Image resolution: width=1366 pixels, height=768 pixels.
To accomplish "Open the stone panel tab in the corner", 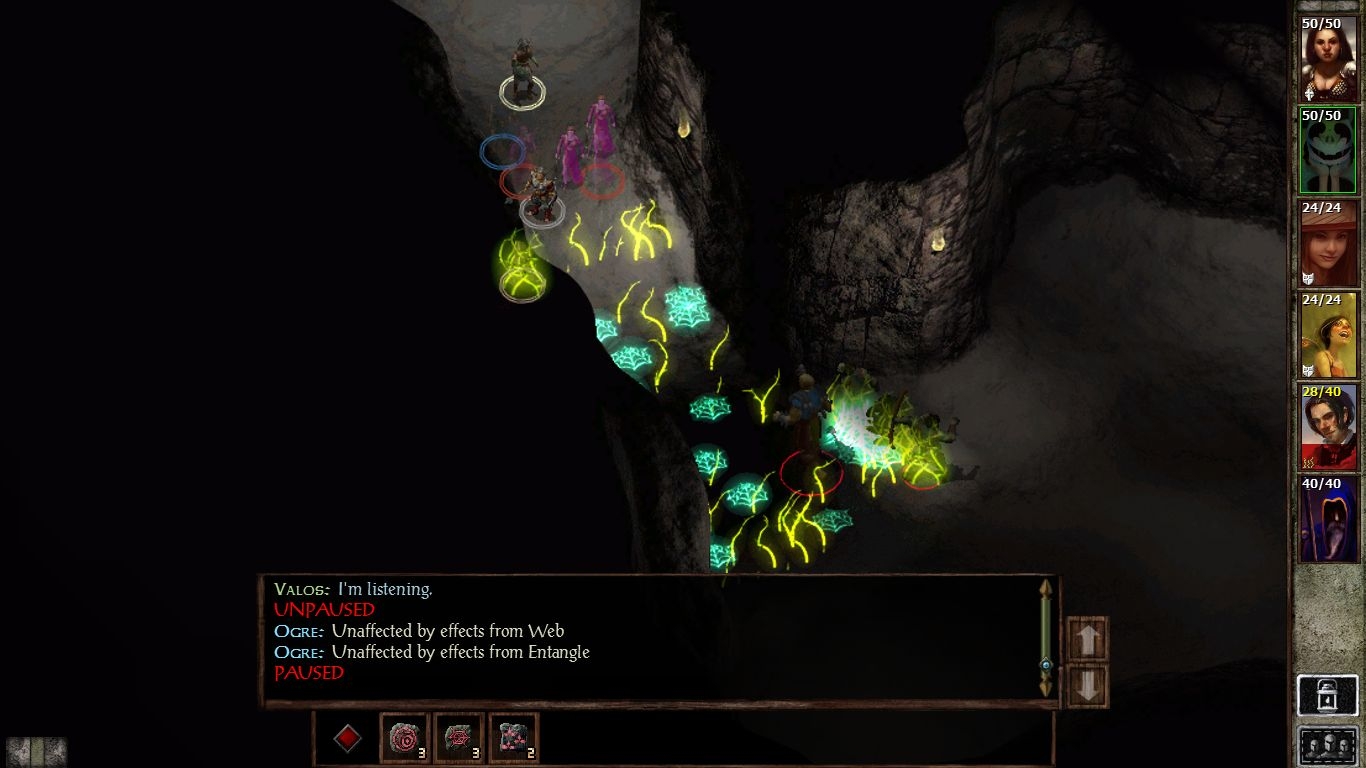I will coord(37,751).
